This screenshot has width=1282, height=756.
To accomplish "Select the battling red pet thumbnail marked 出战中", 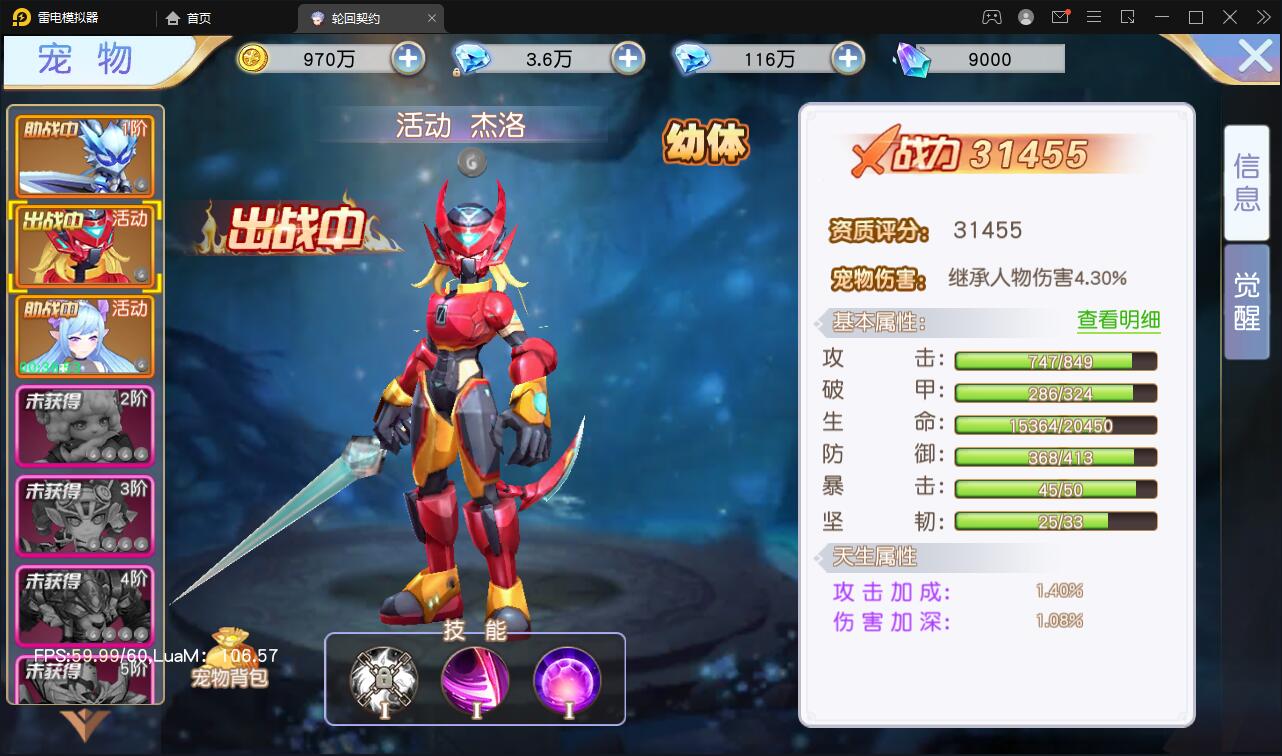I will tap(84, 245).
